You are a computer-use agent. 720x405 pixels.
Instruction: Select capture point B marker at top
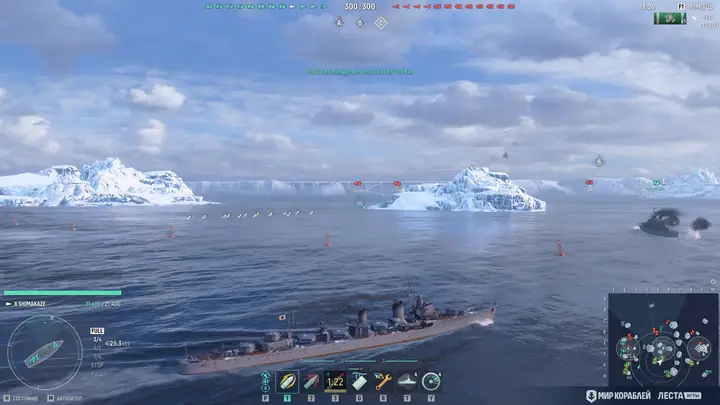[x=360, y=22]
